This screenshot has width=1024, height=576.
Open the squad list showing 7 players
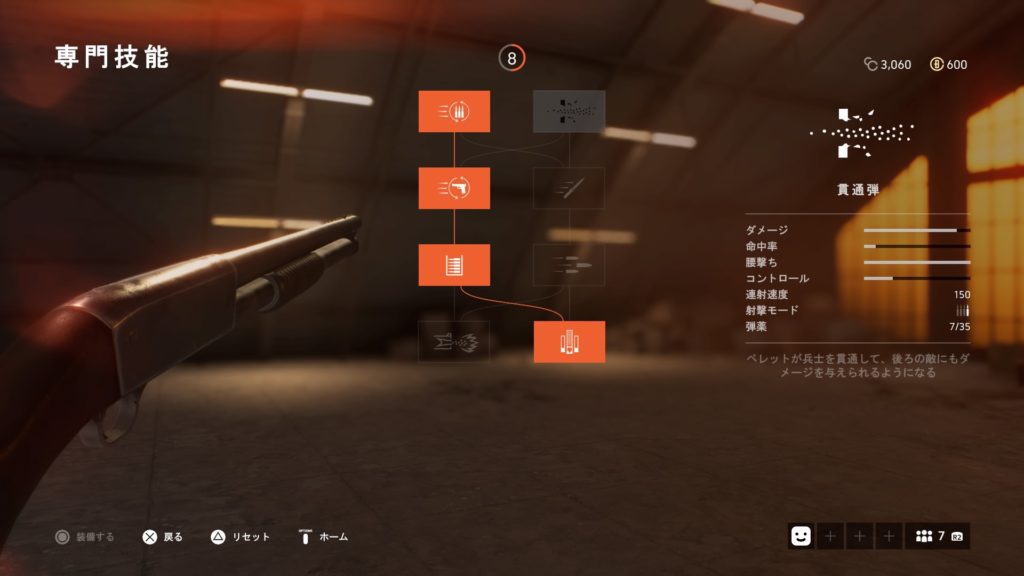938,536
